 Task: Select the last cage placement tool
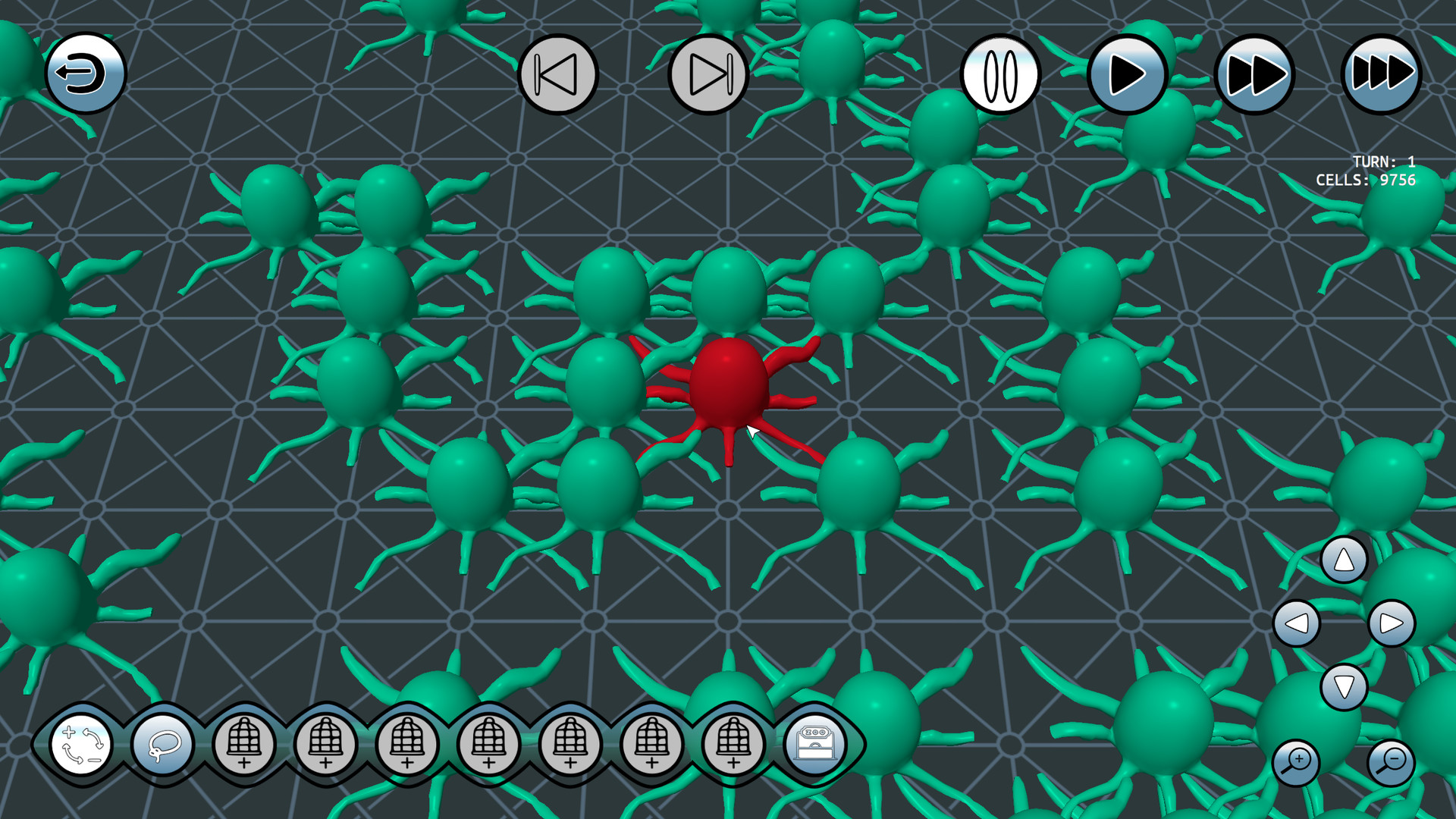click(732, 745)
